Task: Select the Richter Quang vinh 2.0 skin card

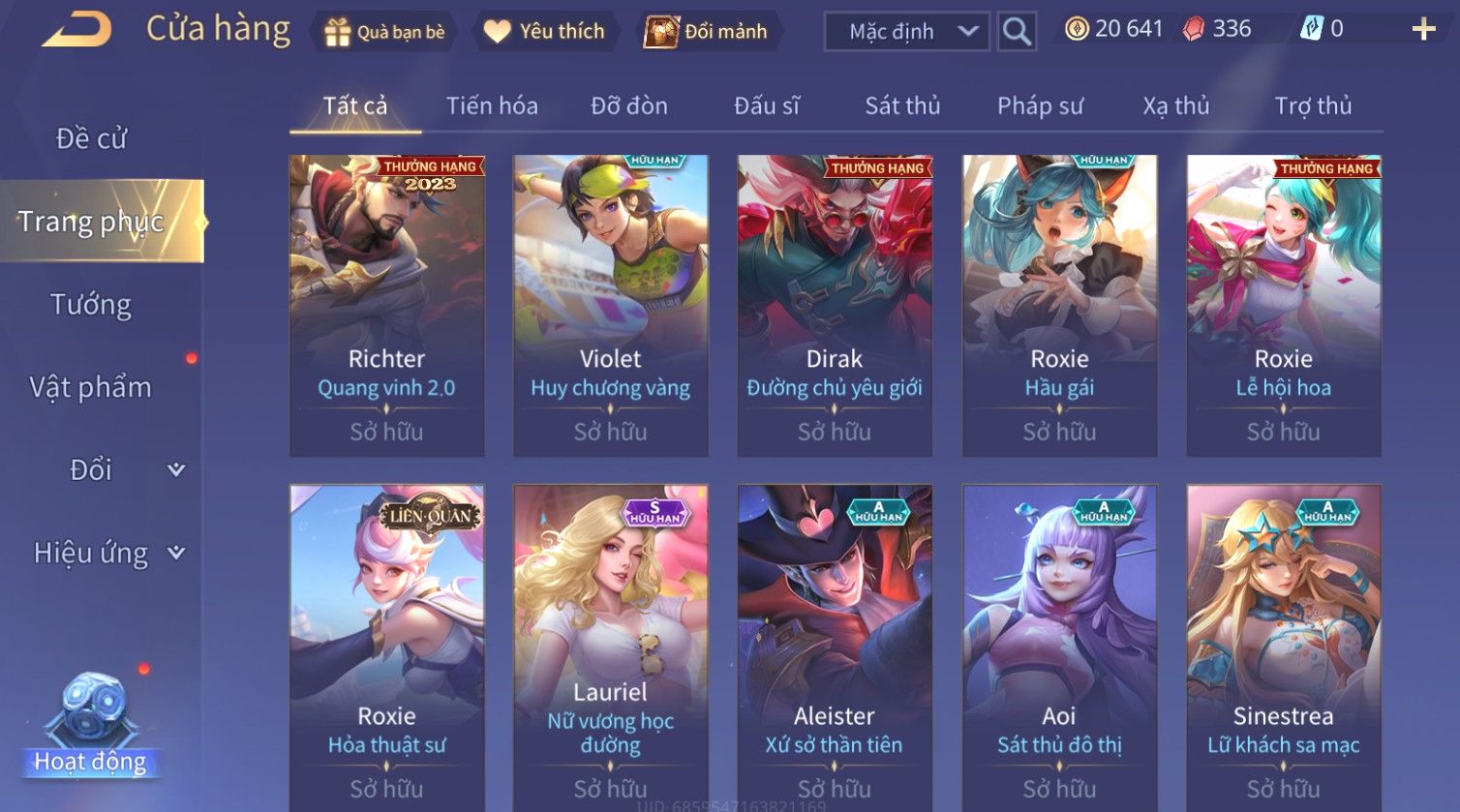Action: point(387,305)
